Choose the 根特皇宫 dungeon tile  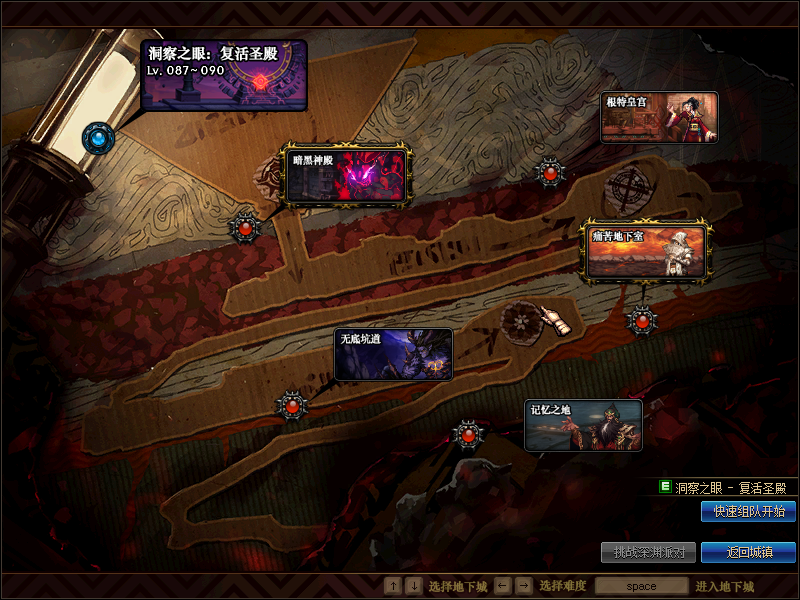tap(659, 118)
